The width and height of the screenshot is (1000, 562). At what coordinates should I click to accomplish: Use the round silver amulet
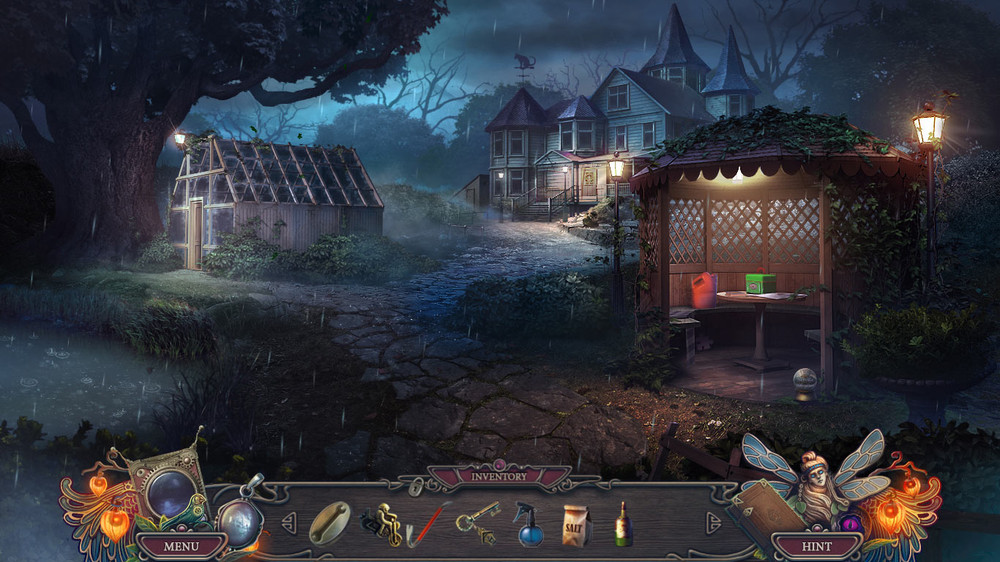[240, 521]
